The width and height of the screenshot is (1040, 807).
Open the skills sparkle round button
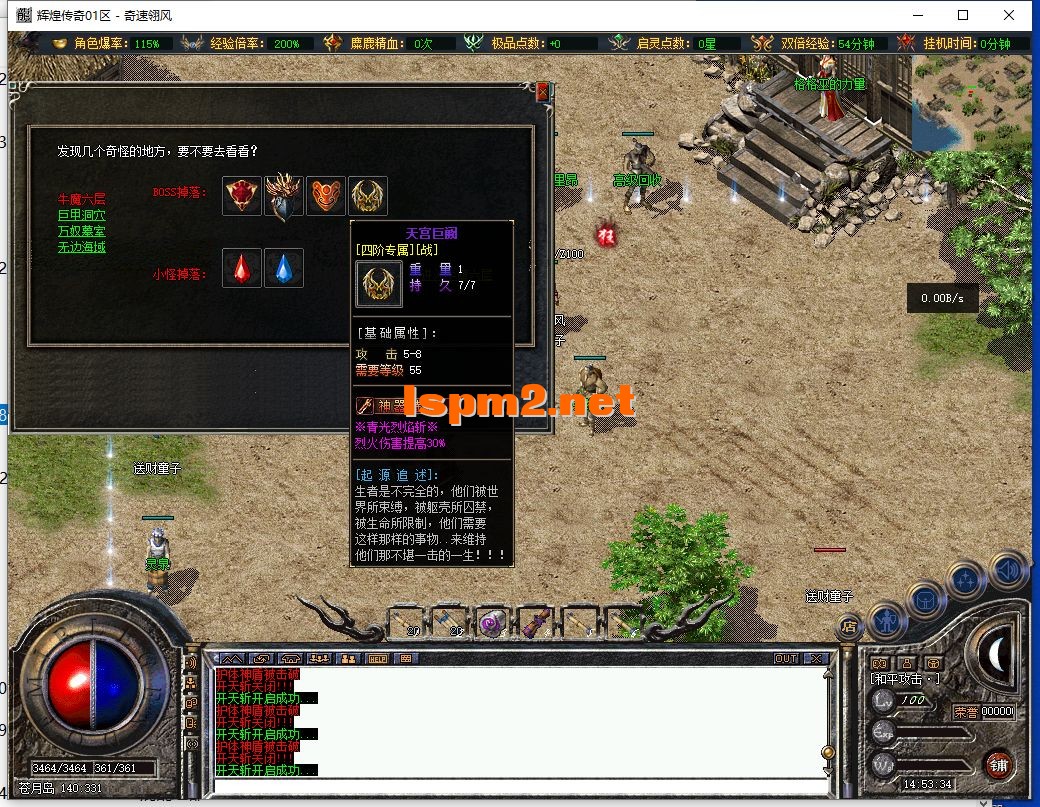point(967,579)
